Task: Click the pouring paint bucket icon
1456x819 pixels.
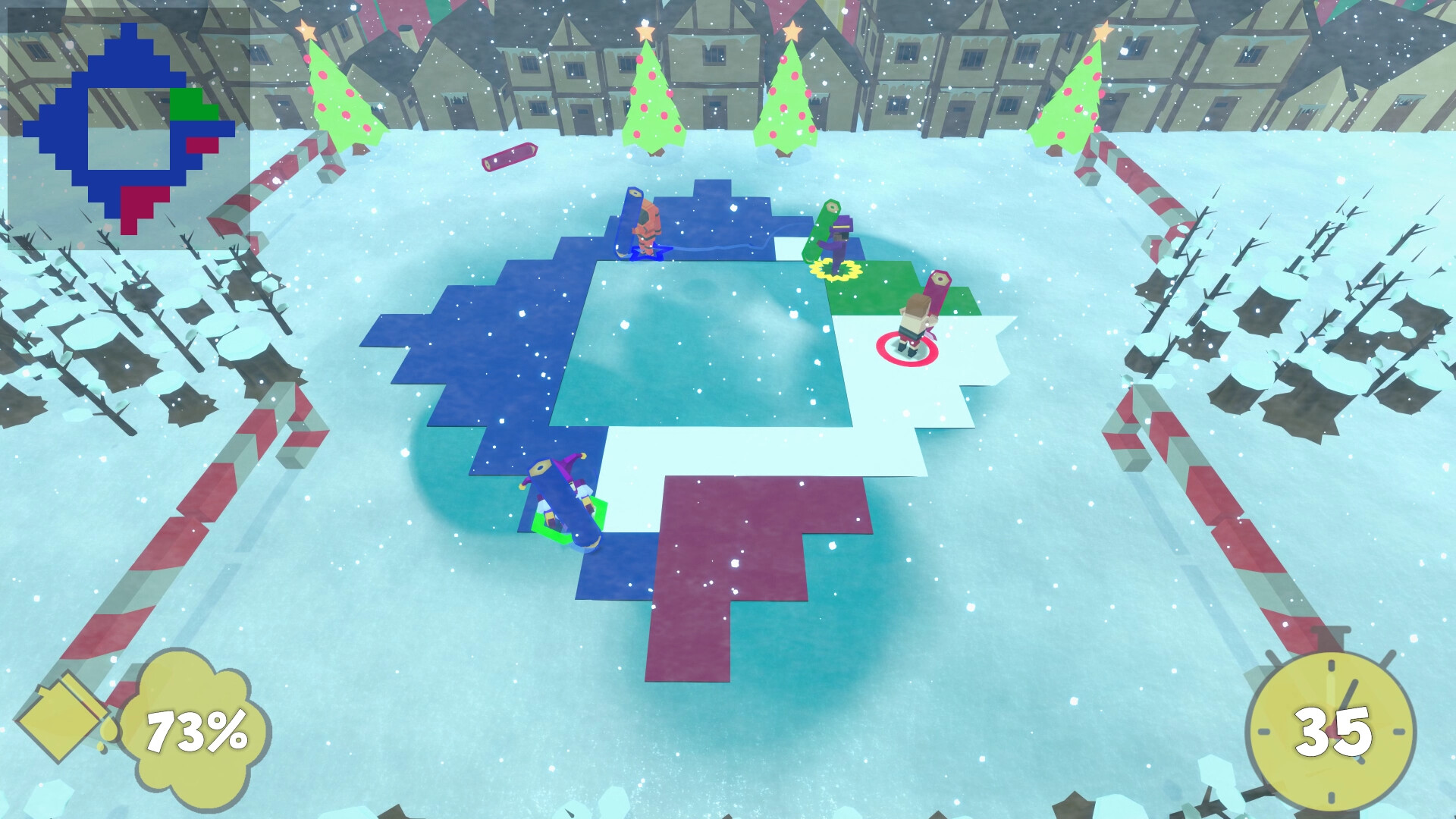Action: (64, 717)
